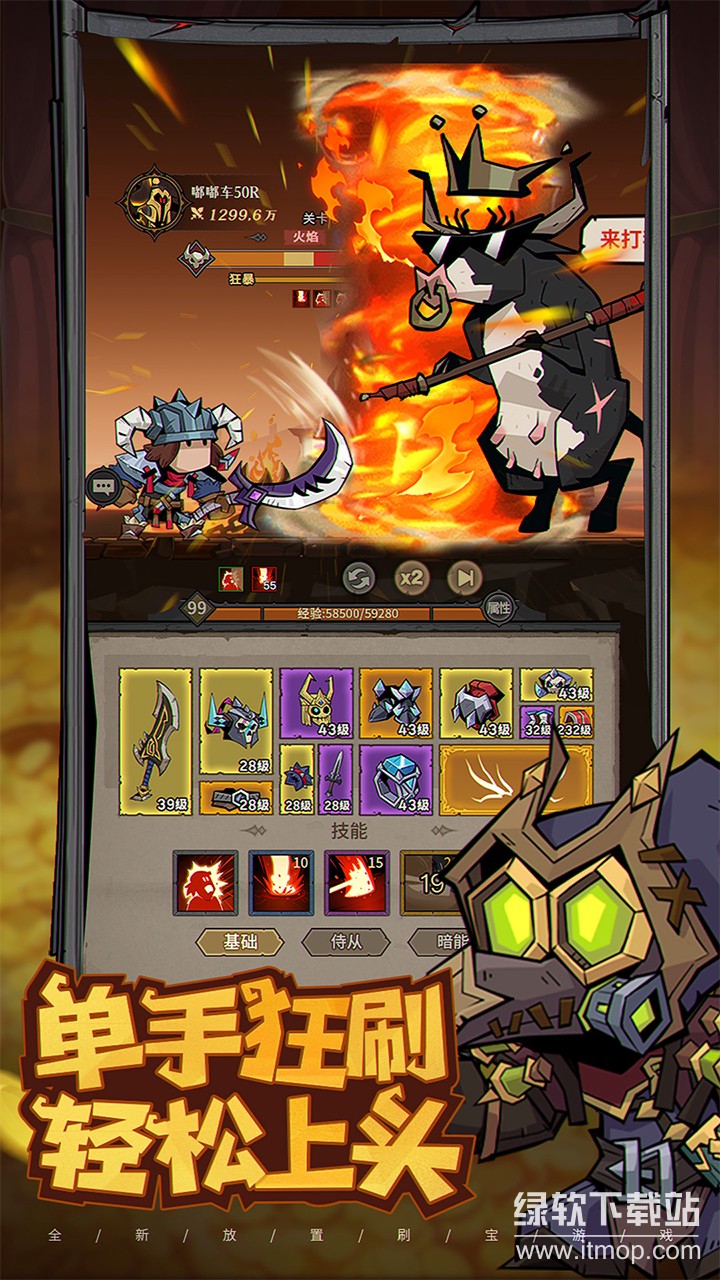Tap the circular refresh arrows button

358,577
